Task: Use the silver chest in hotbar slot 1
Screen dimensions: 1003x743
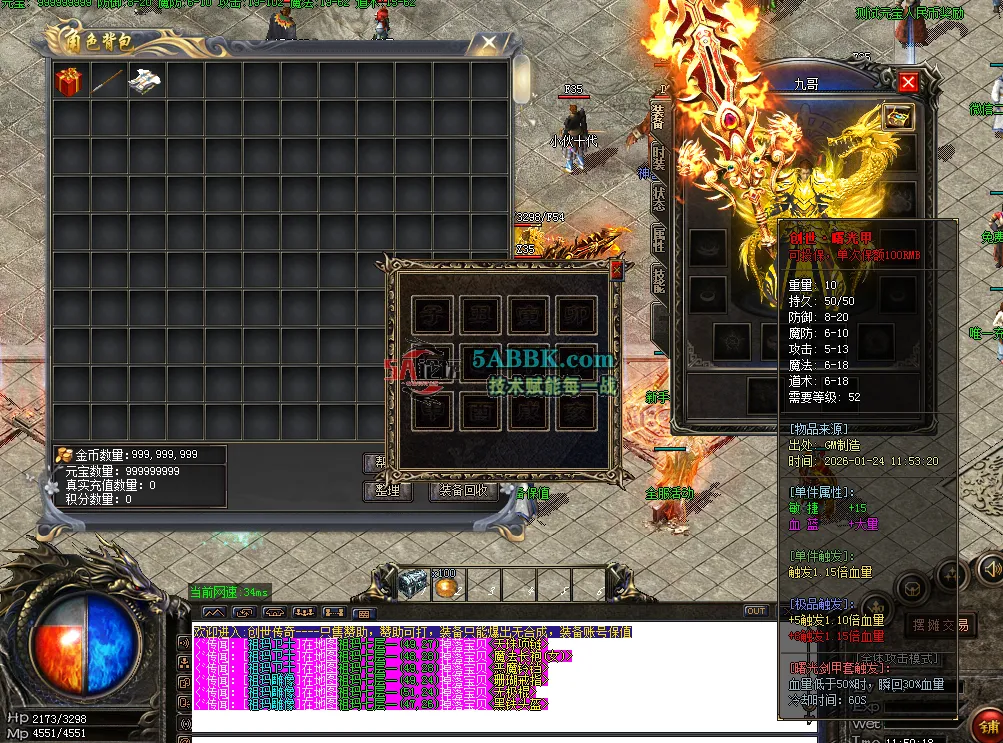Action: [x=412, y=583]
